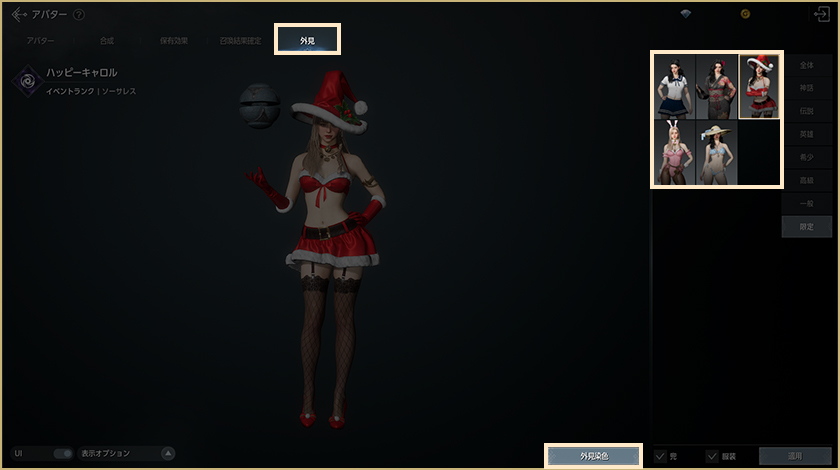Open the help question mark icon
Viewport: 840px width, 470px height.
pyautogui.click(x=79, y=14)
